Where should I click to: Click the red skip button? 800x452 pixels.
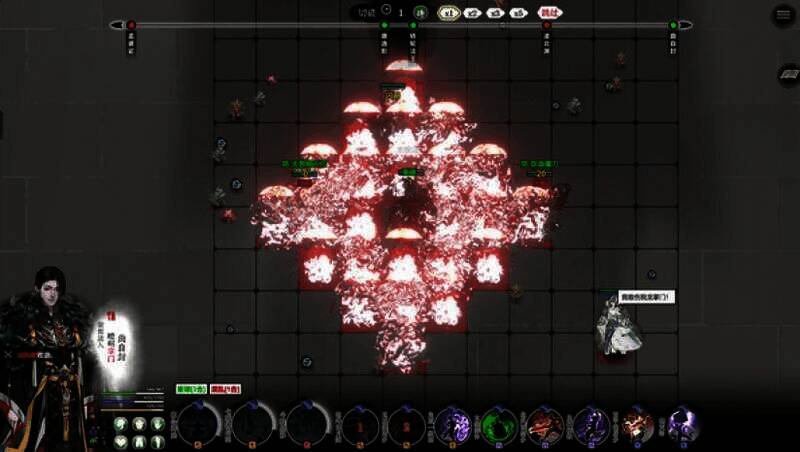point(549,13)
